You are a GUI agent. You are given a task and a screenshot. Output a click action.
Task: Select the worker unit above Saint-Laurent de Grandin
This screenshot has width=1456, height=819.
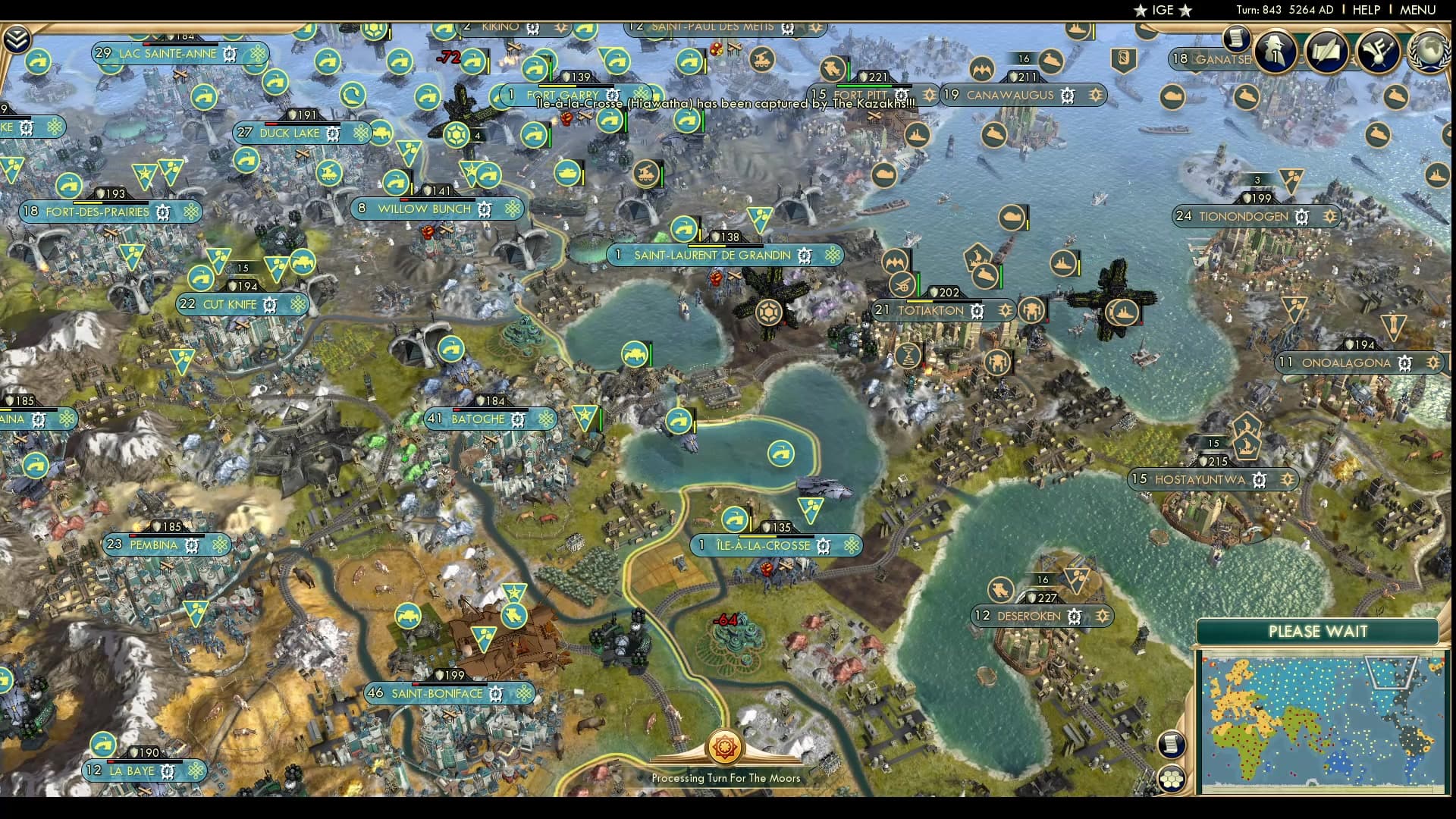coord(686,230)
